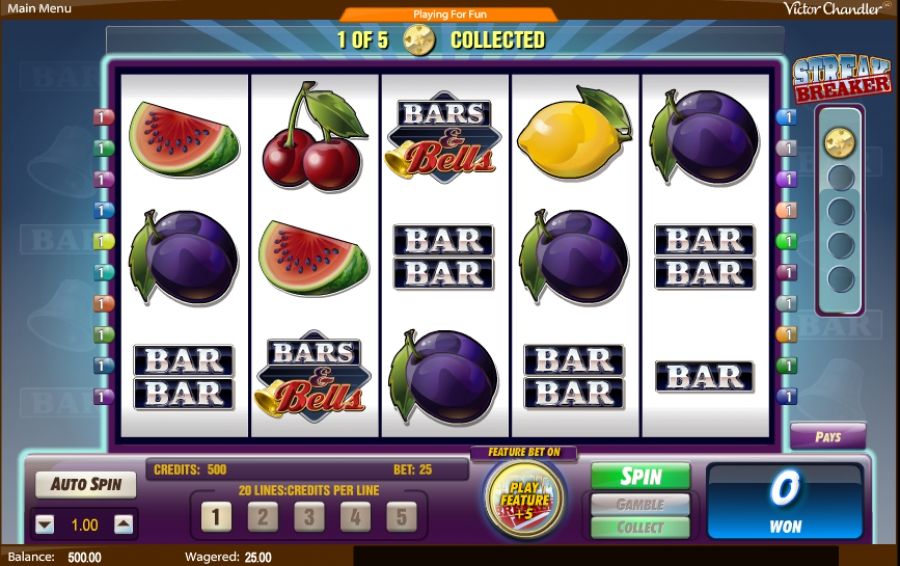The width and height of the screenshot is (900, 566).
Task: Increase the coin value with the up arrow
Action: (x=123, y=524)
